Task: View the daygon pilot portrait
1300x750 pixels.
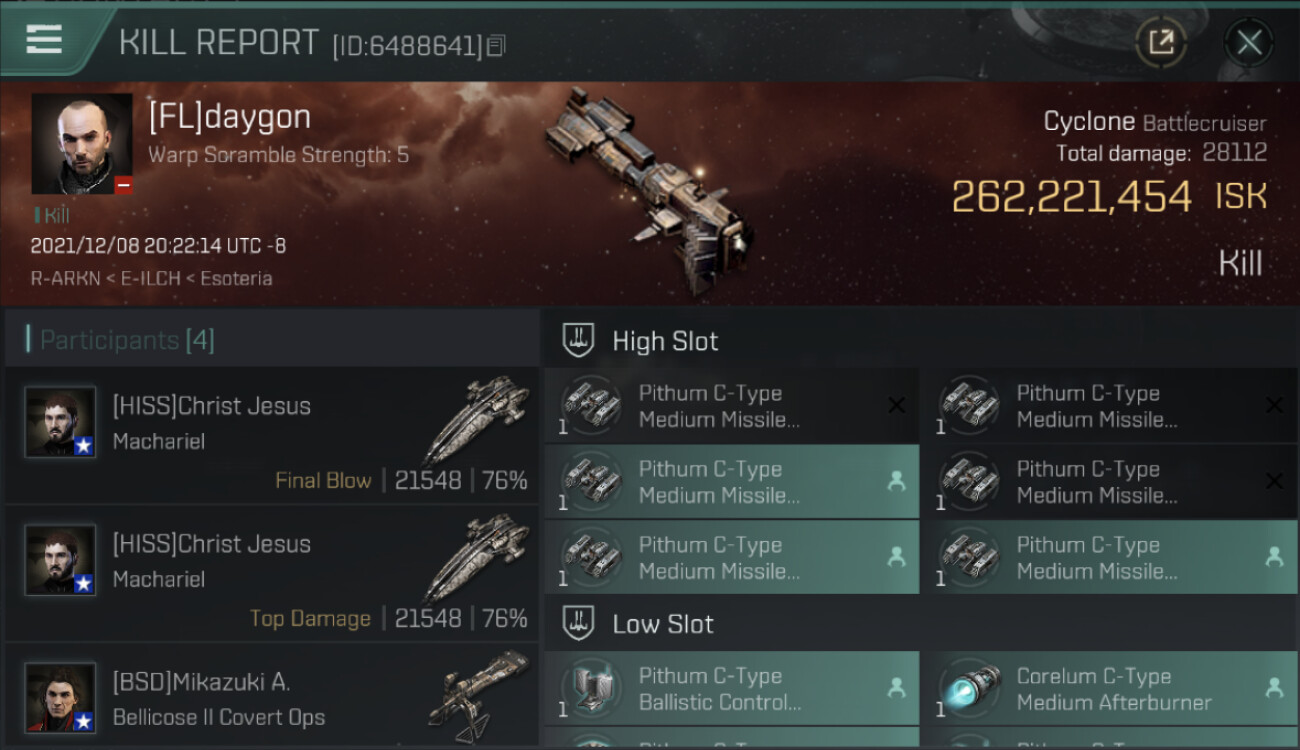Action: pyautogui.click(x=82, y=144)
